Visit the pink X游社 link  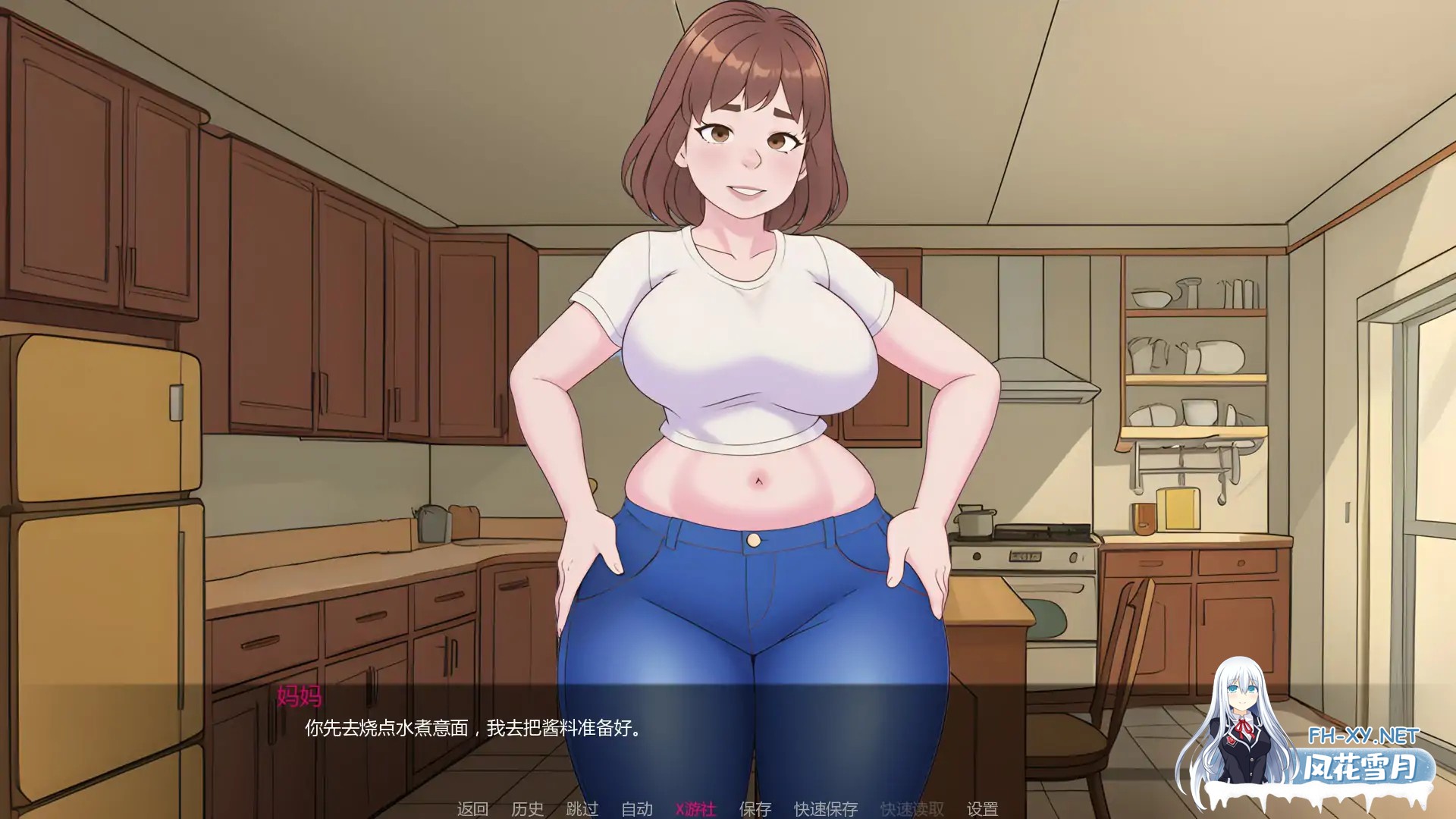coord(694,809)
